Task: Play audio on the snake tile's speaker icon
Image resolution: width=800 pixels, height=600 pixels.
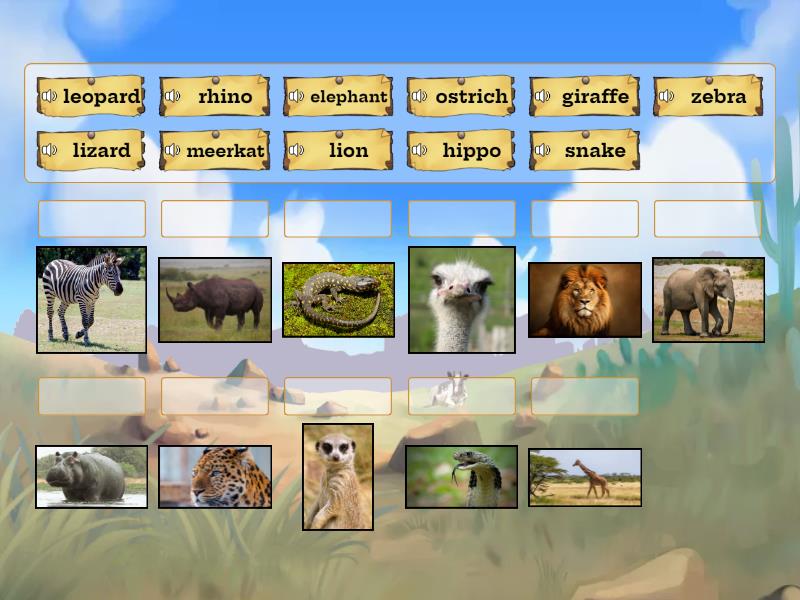Action: [543, 151]
